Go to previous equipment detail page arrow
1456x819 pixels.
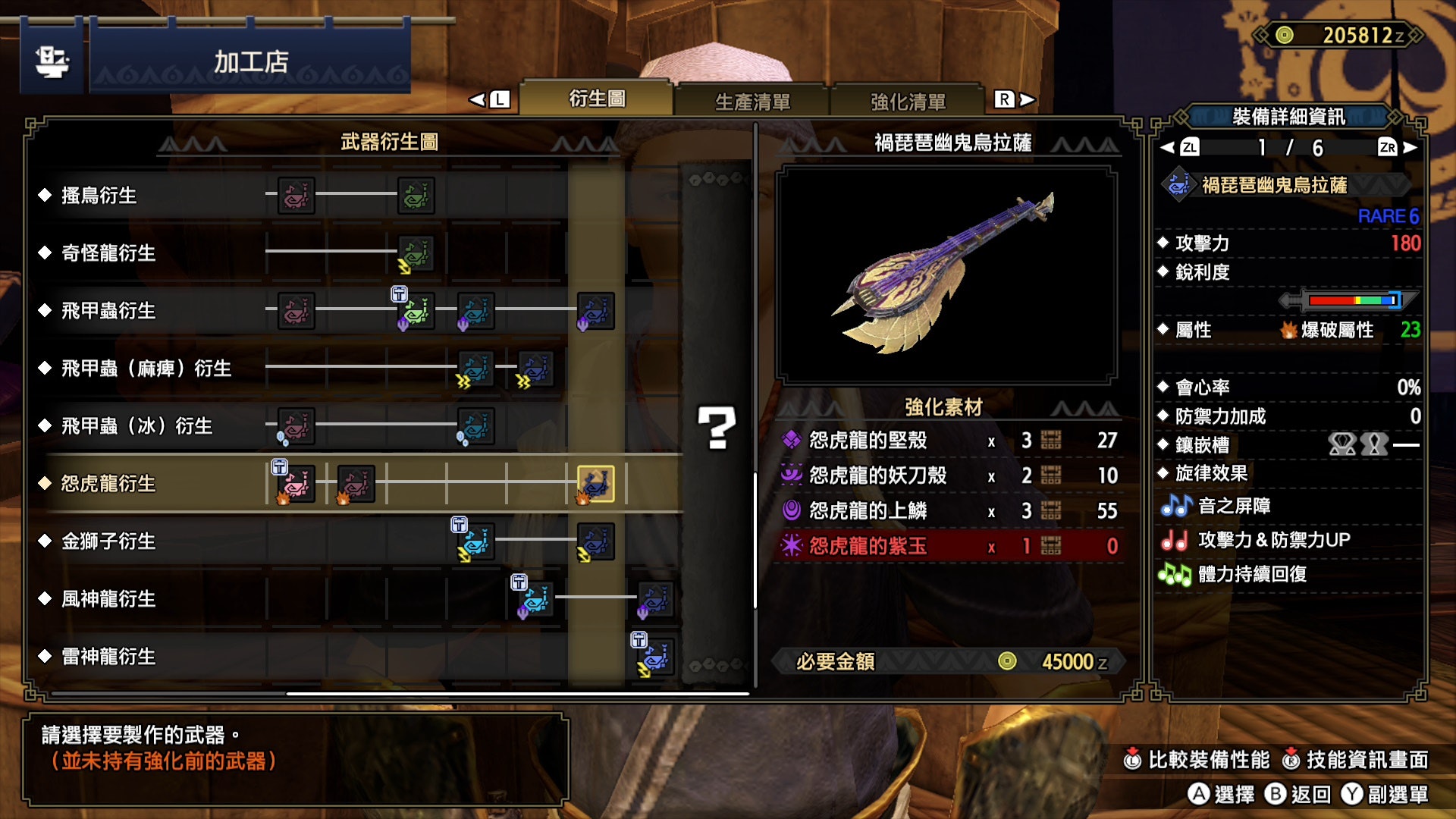click(1168, 148)
